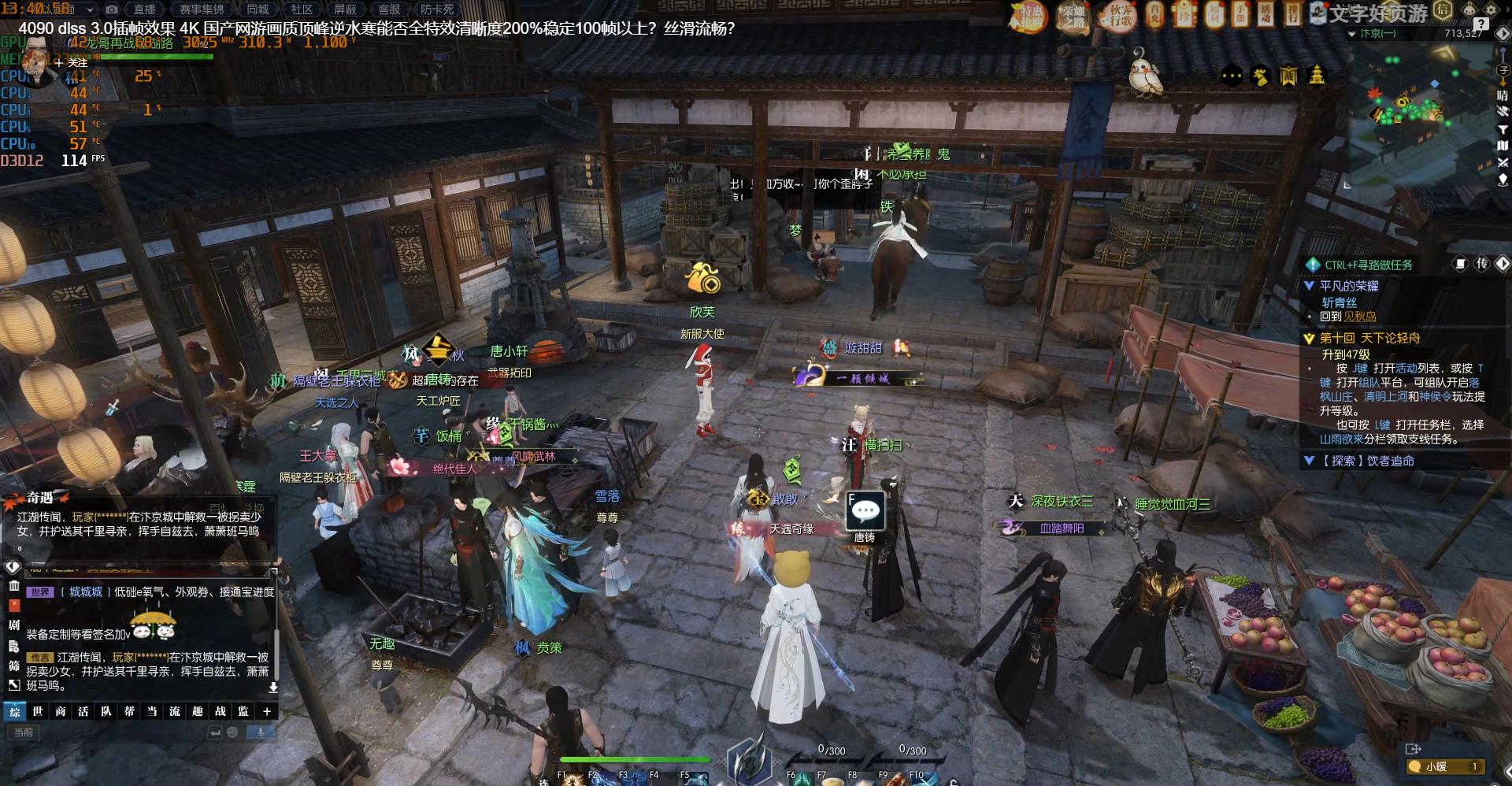Open the 帮 guild chat tab
Screen dimensions: 1512x786
coord(129,711)
